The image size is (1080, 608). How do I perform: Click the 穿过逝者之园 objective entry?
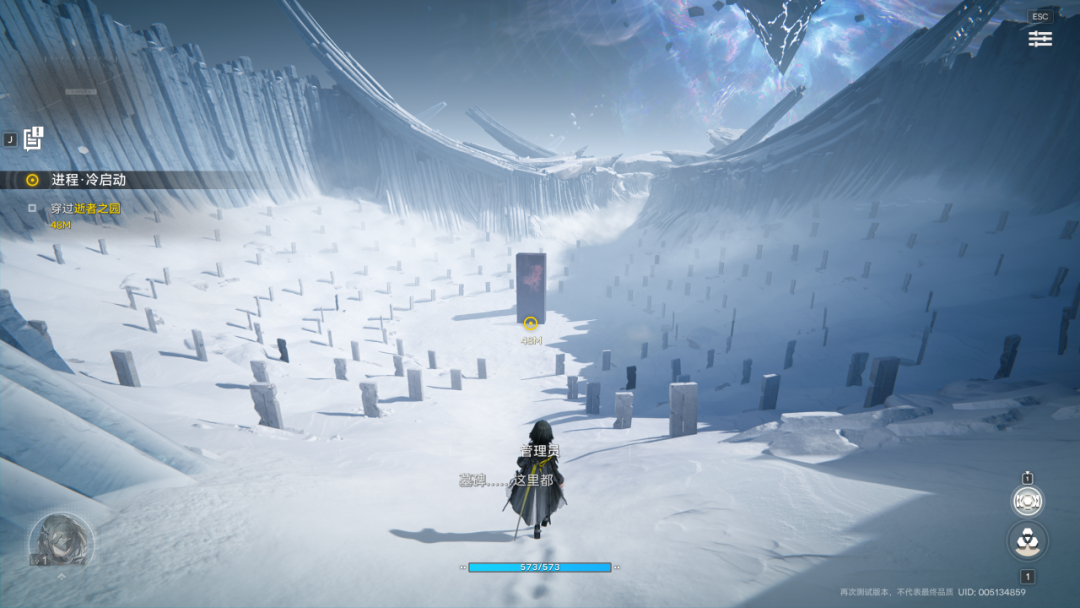84,209
